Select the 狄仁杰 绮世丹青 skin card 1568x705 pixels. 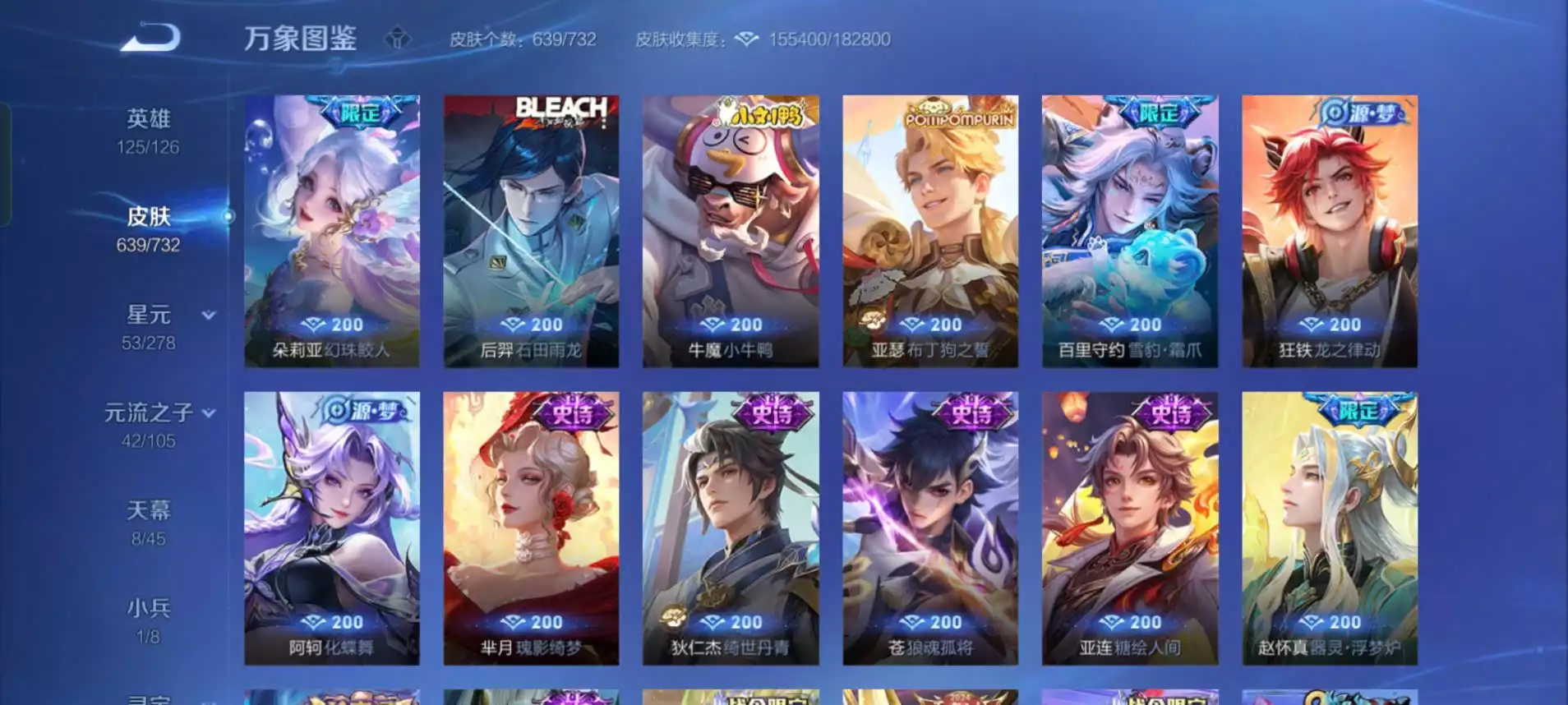coord(731,528)
